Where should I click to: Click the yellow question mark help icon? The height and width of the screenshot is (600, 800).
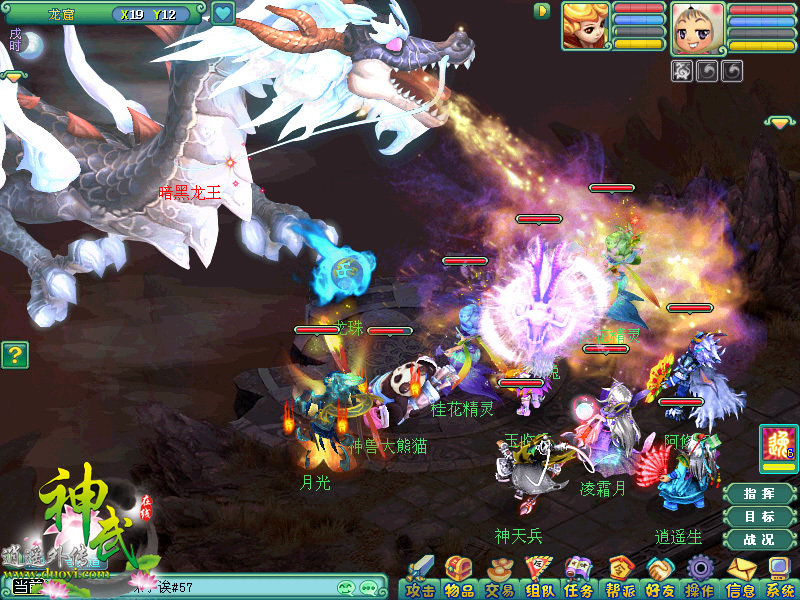tap(15, 354)
